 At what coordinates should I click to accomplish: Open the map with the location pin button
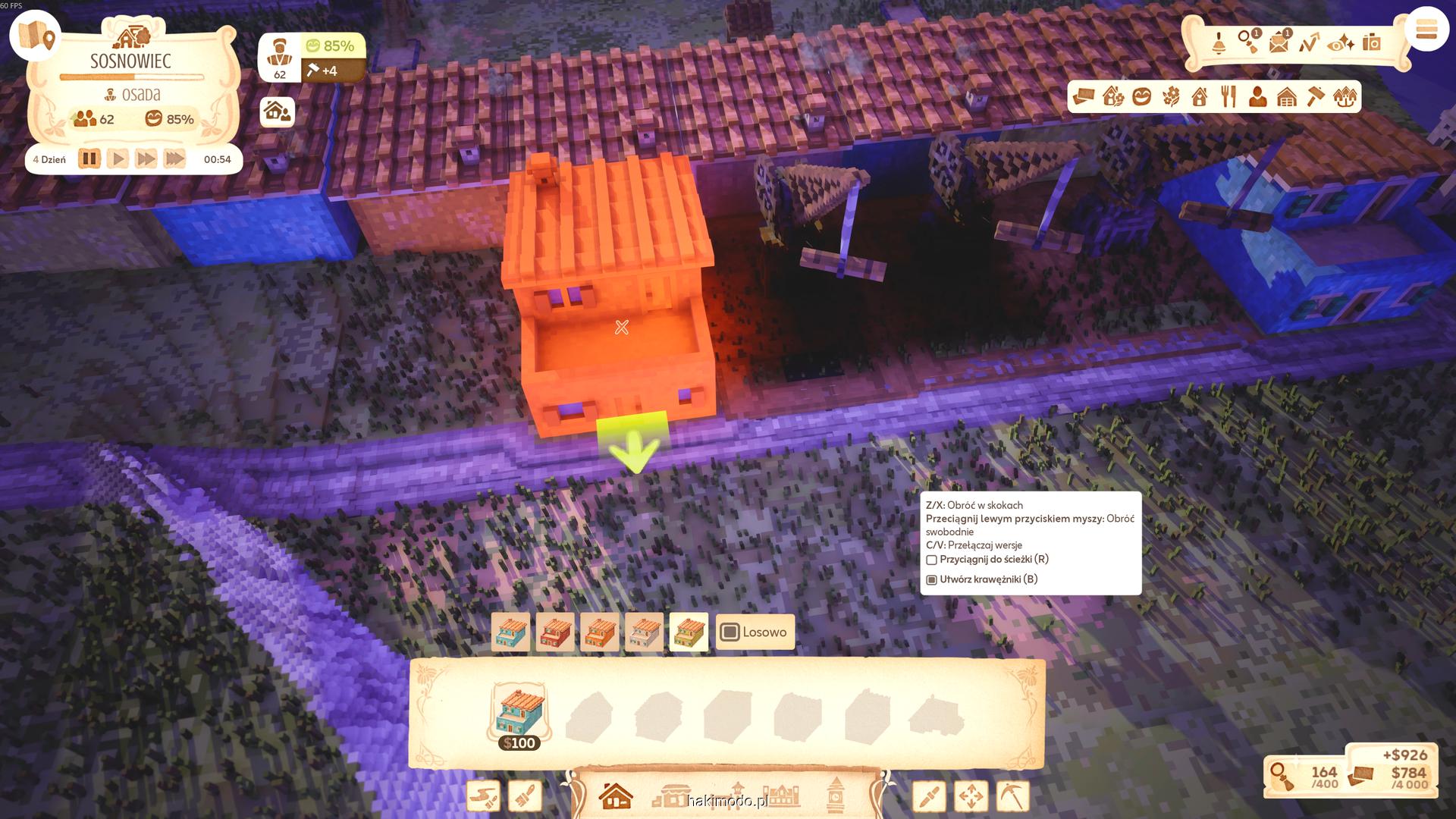coord(36,35)
